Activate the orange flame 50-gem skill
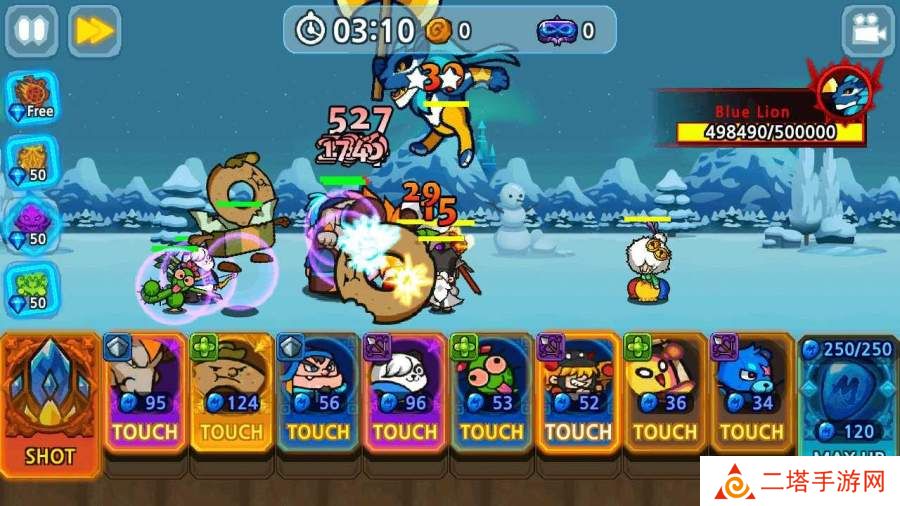 click(32, 160)
